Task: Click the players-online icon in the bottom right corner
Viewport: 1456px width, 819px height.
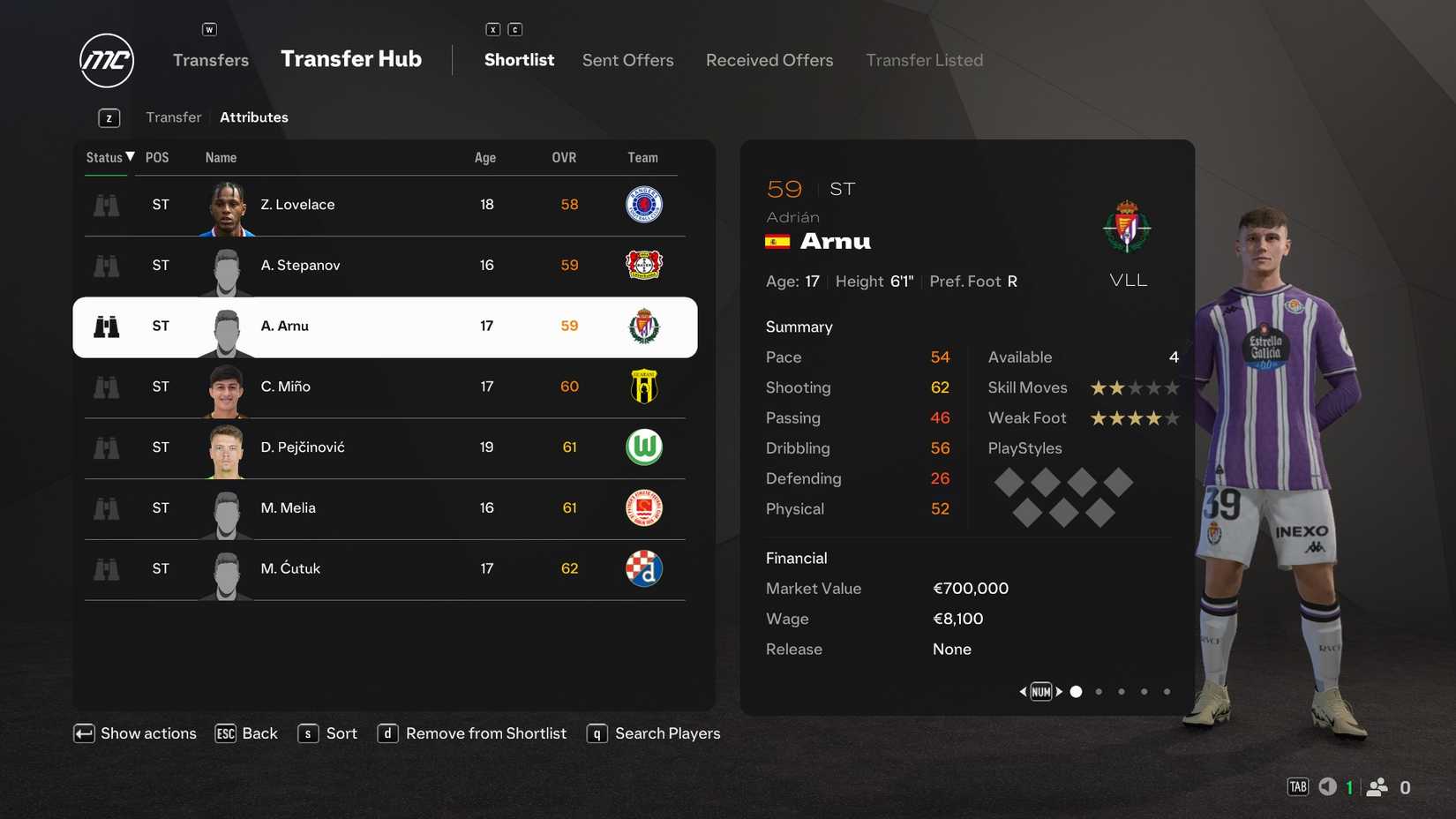Action: point(1378,786)
